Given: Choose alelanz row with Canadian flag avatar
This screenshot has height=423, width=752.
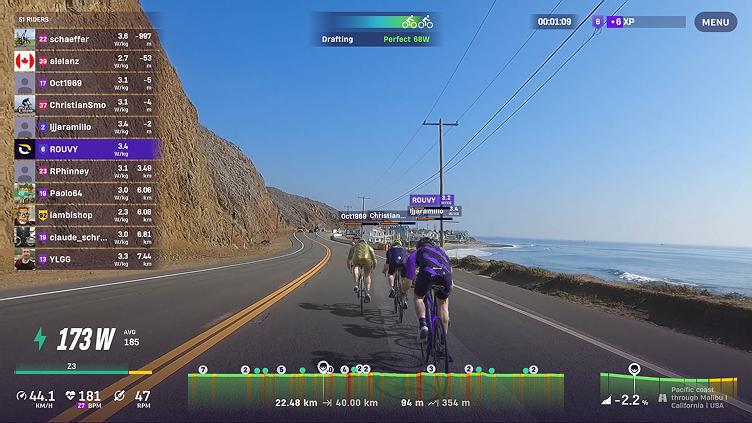Looking at the screenshot, I should click(86, 61).
